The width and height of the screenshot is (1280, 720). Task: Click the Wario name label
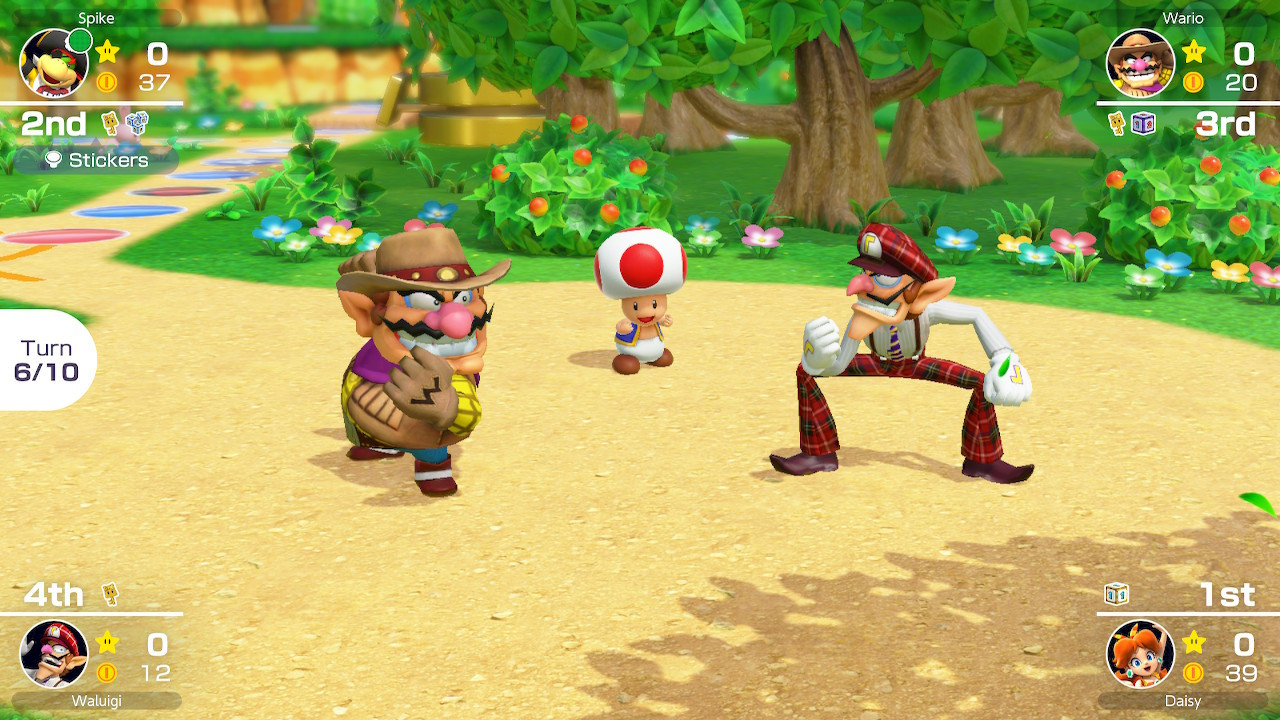point(1183,17)
